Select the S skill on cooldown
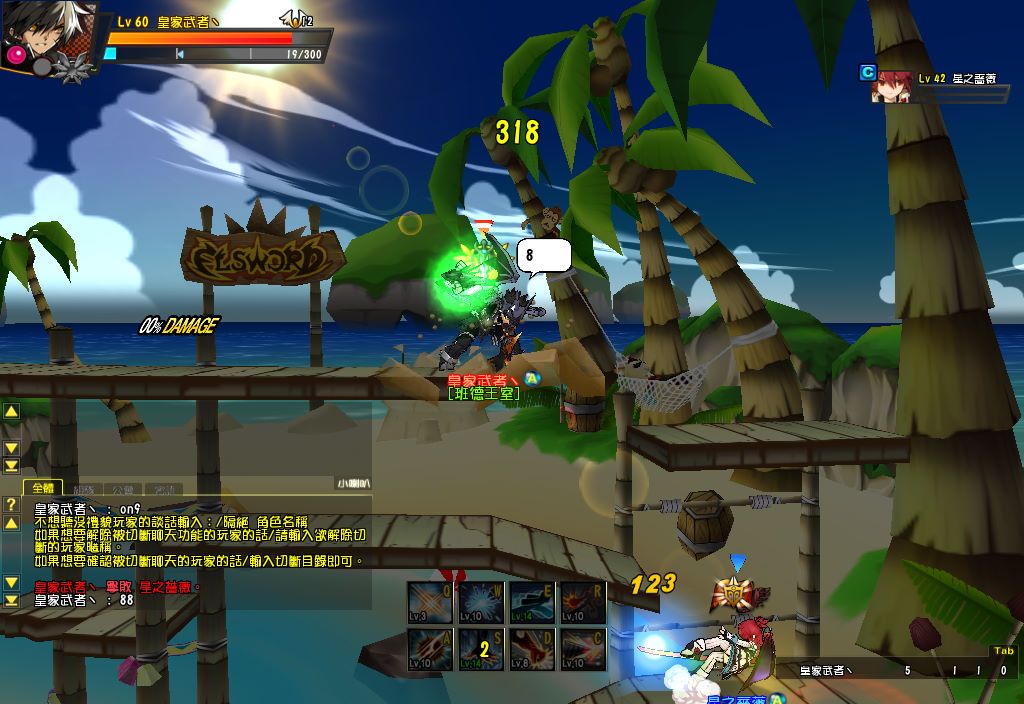Viewport: 1024px width, 704px height. click(x=482, y=650)
